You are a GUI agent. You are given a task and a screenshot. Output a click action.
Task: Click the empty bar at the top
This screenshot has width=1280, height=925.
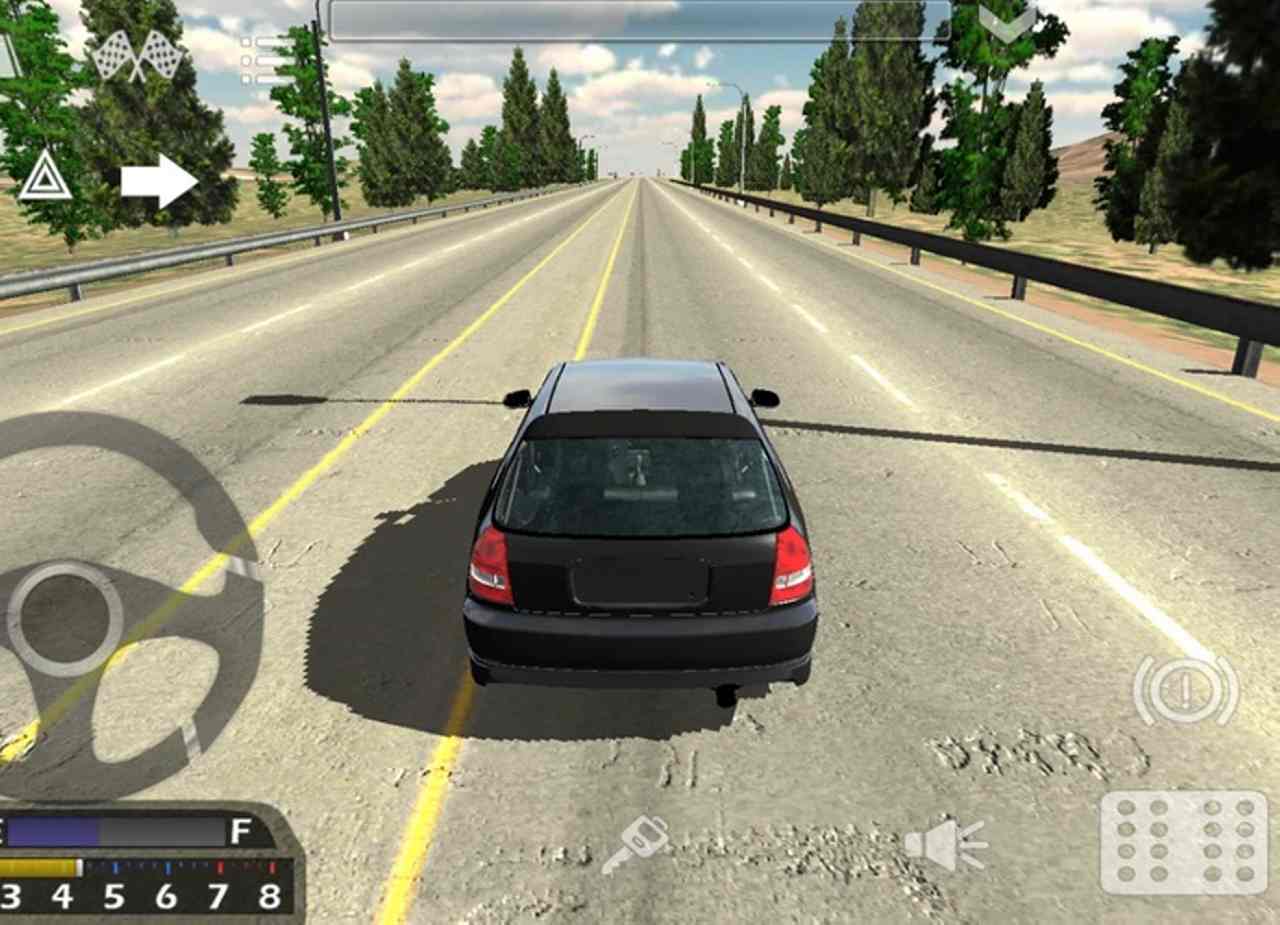pyautogui.click(x=639, y=21)
